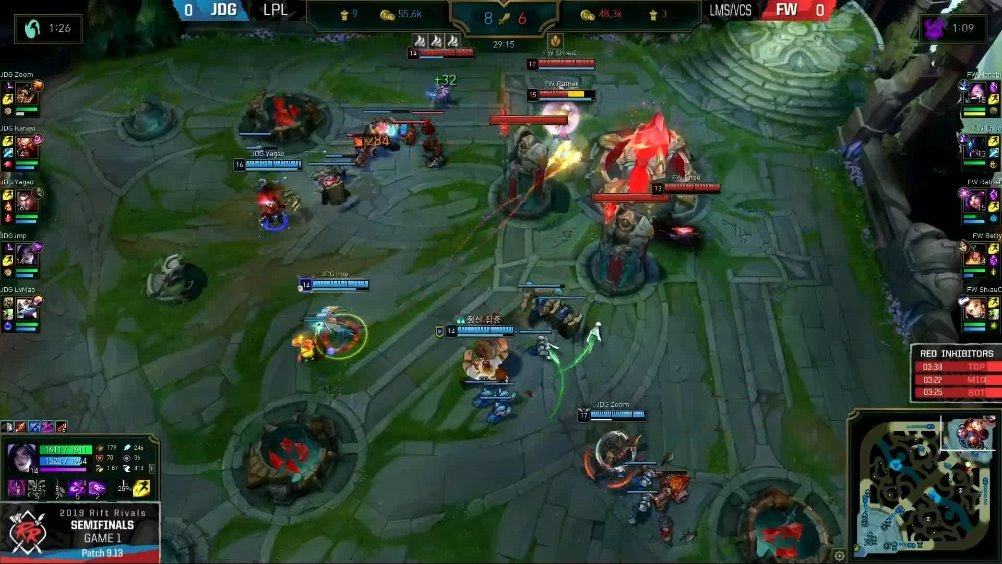The width and height of the screenshot is (1002, 564).
Task: Click the selected champion's portrait in the stats panel
Action: [20, 456]
